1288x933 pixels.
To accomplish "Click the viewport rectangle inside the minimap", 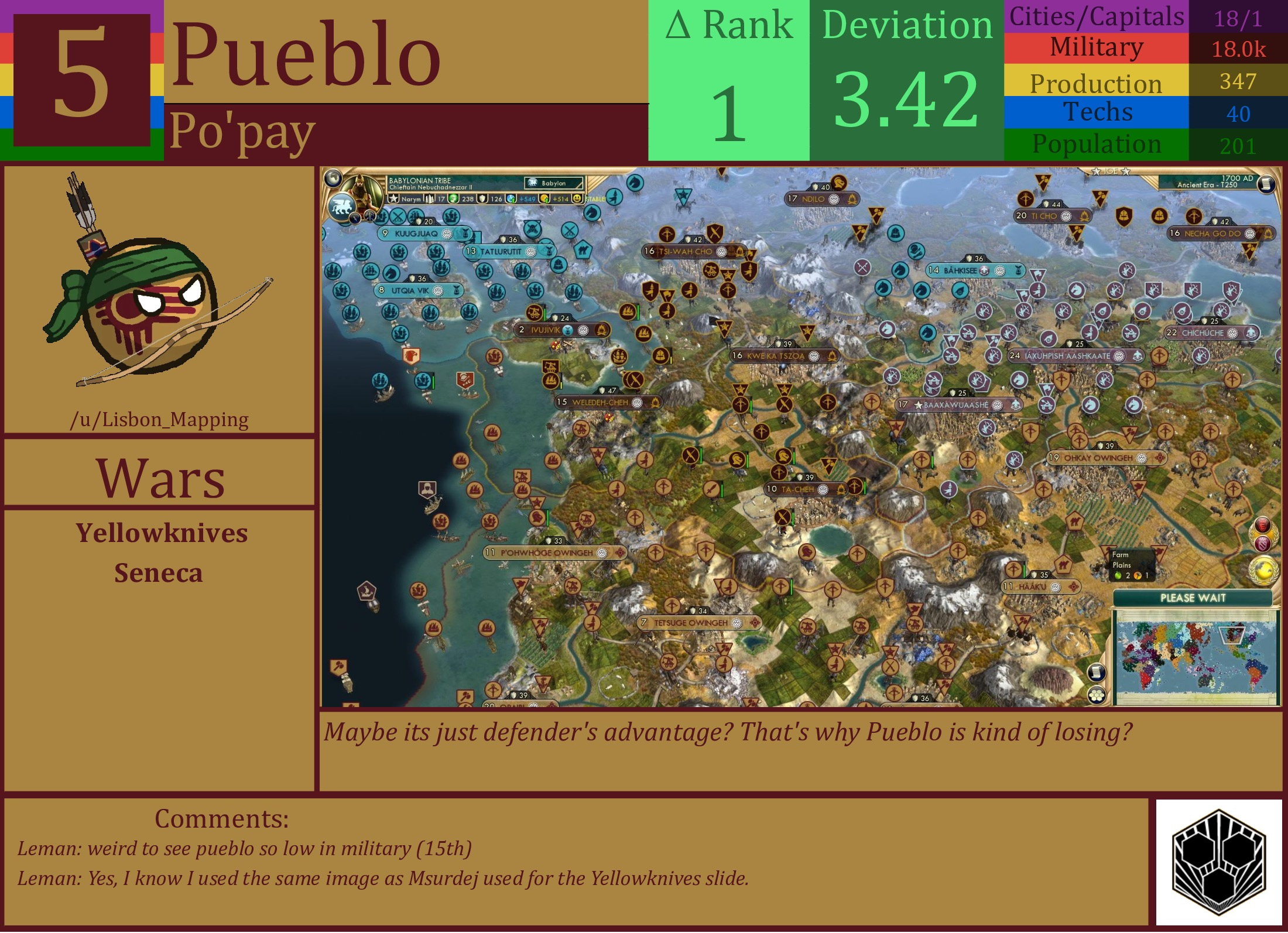I will click(x=1234, y=636).
